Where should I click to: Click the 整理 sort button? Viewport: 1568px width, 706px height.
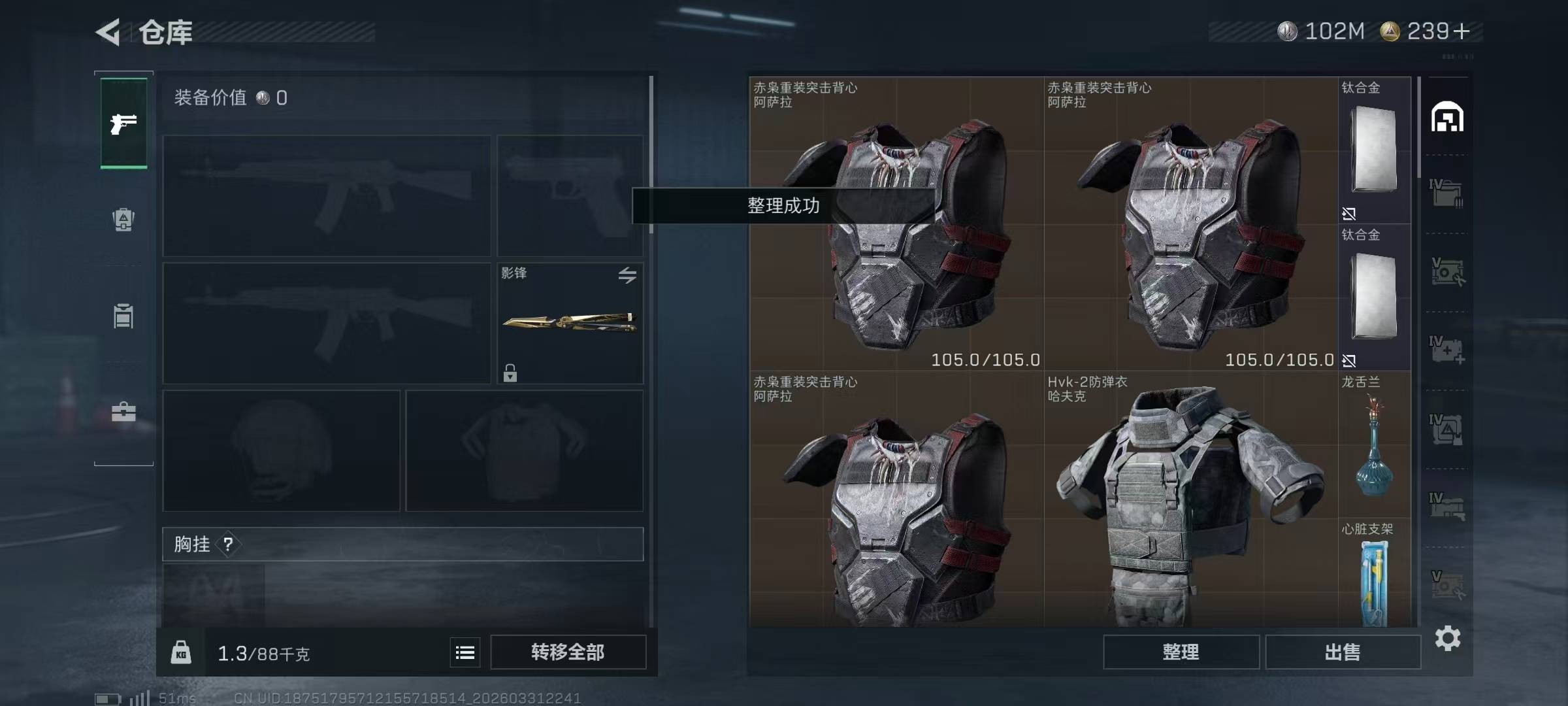pyautogui.click(x=1181, y=652)
